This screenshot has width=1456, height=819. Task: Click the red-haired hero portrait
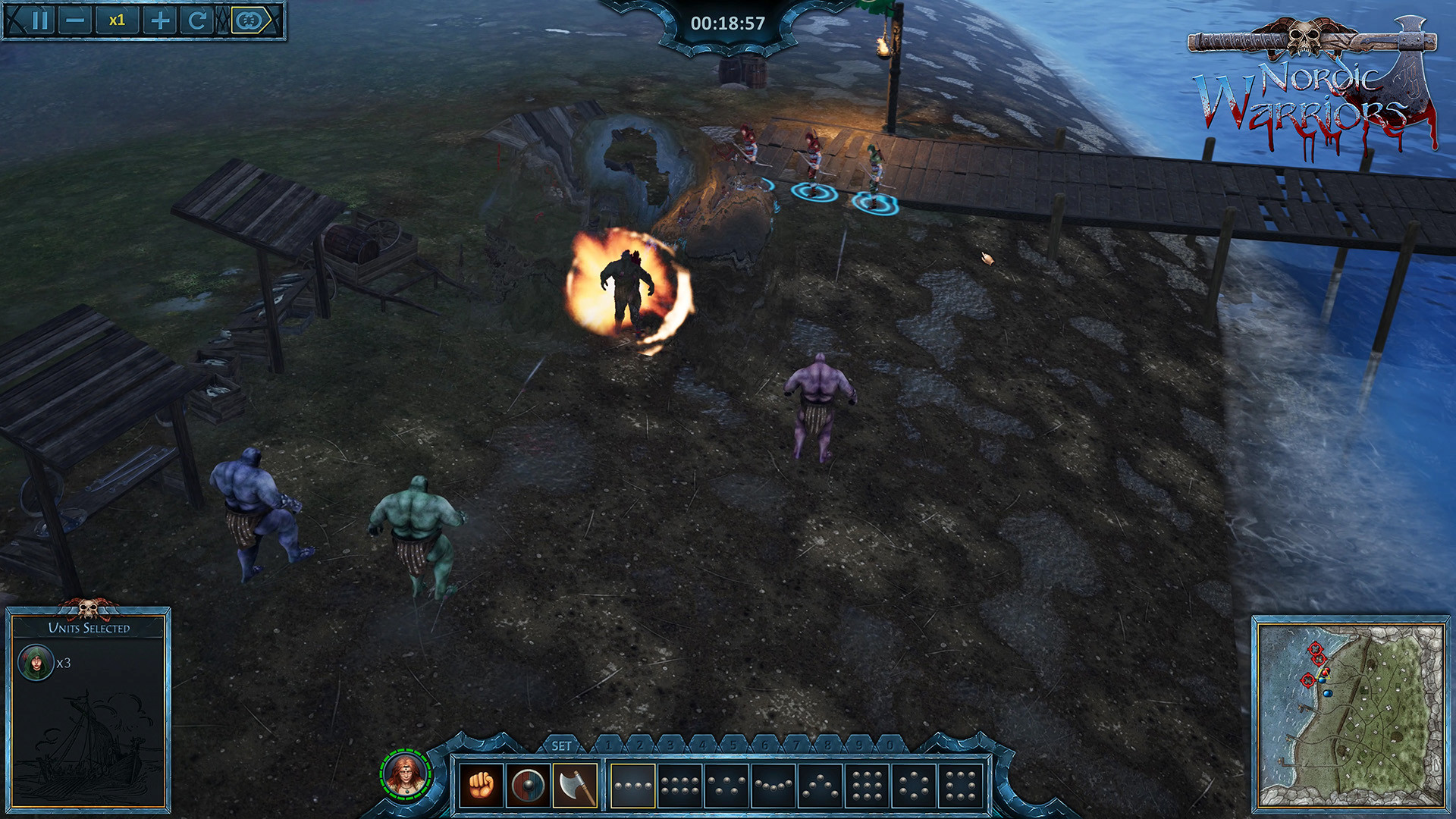tap(406, 774)
